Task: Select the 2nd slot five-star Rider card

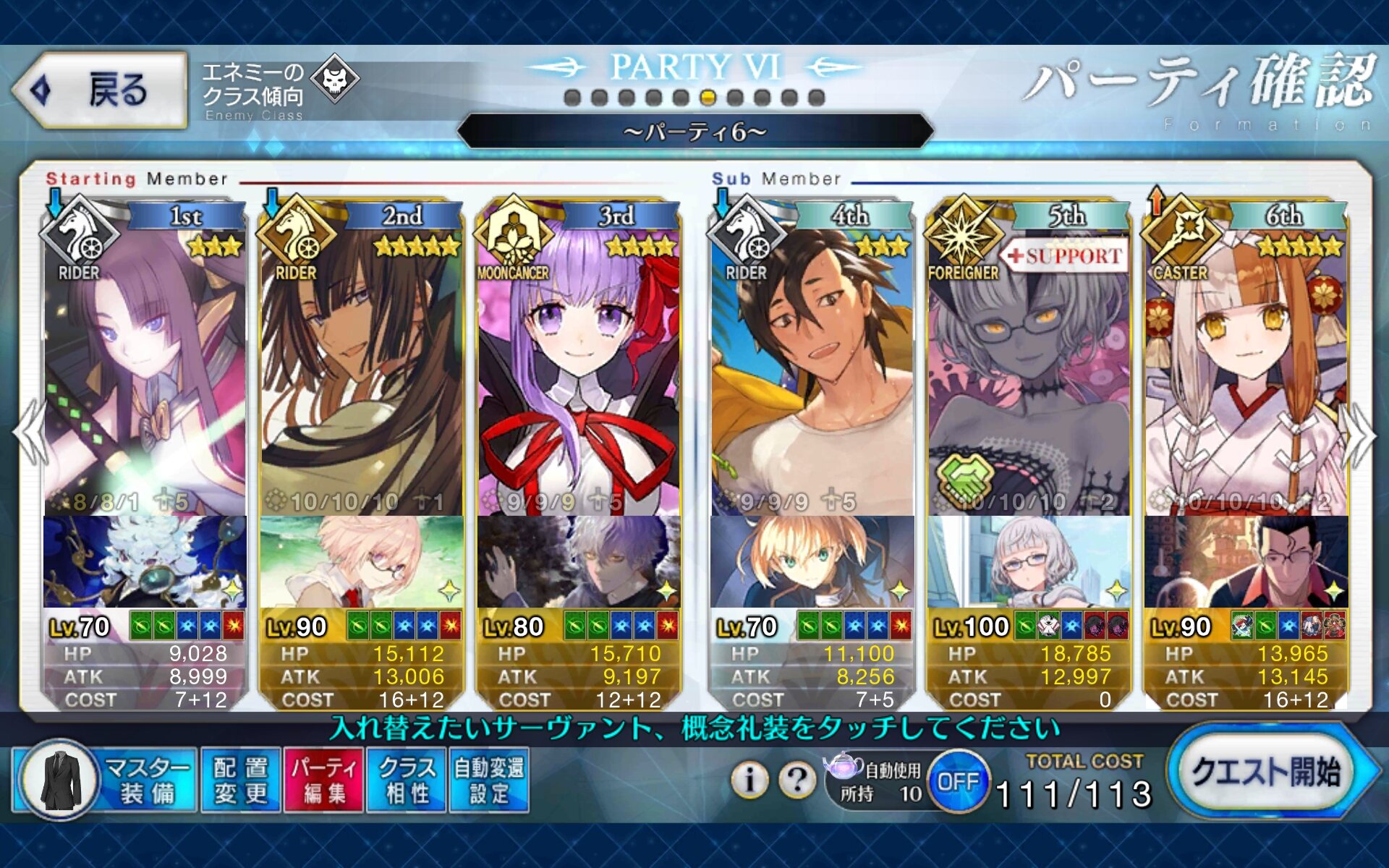Action: pos(362,362)
